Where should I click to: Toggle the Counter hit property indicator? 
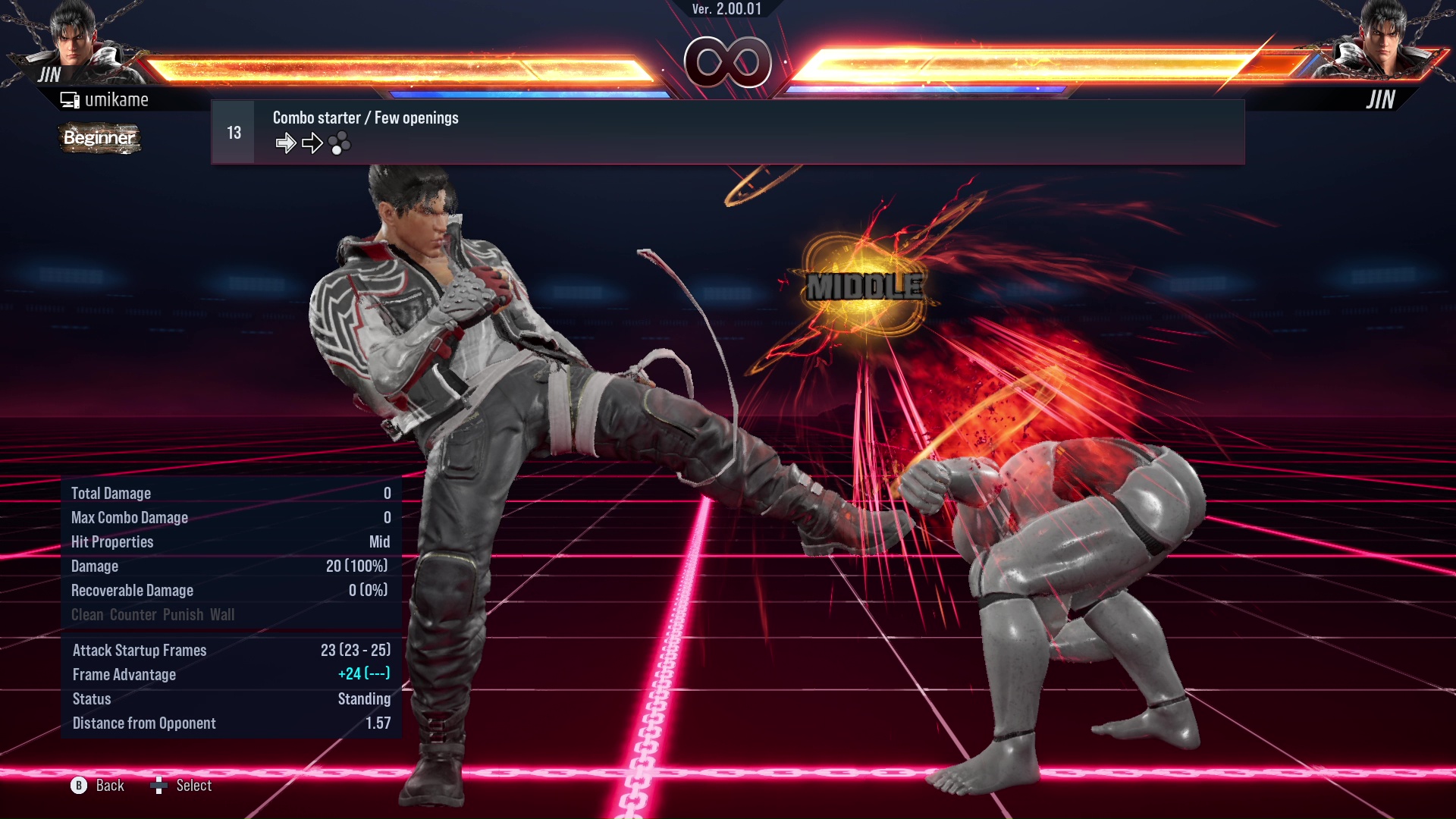pyautogui.click(x=132, y=614)
